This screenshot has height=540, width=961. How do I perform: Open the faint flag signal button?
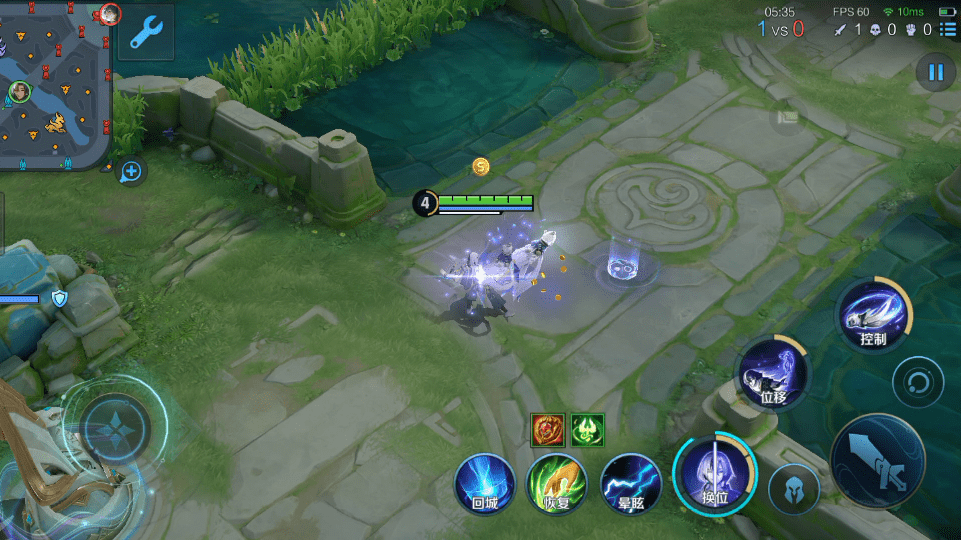tap(788, 117)
